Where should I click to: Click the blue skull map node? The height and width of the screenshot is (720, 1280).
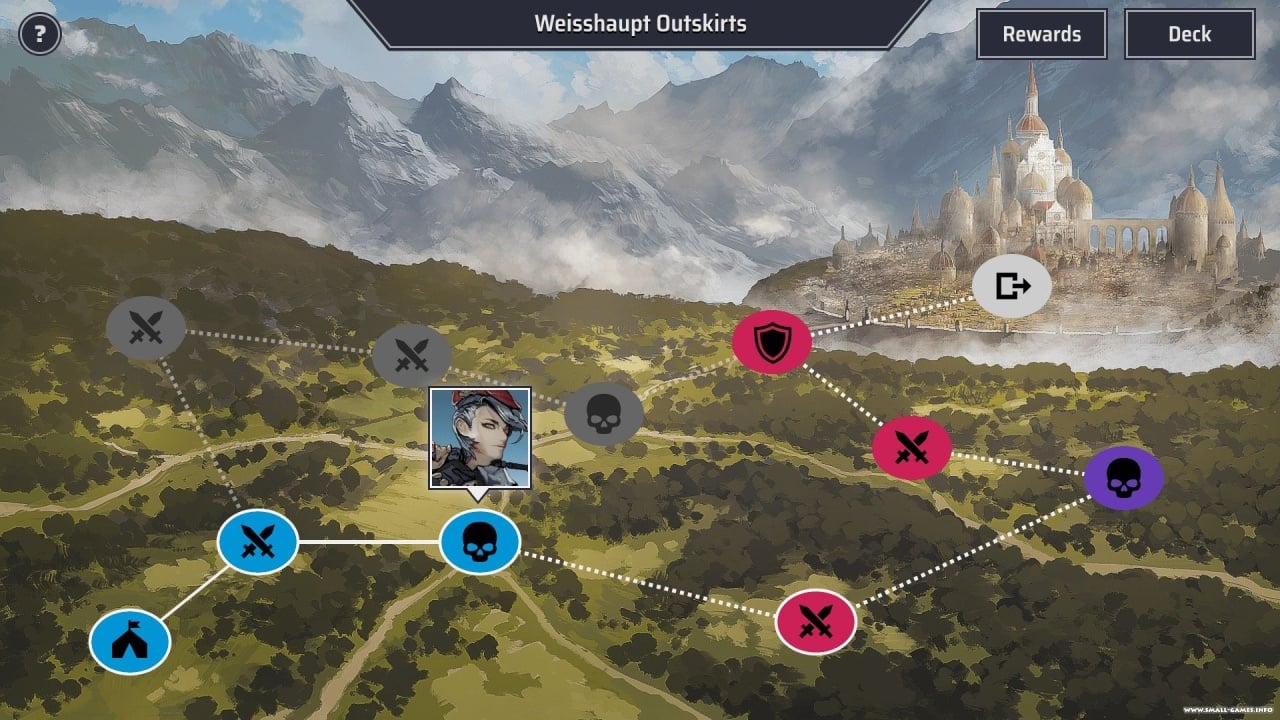[480, 542]
